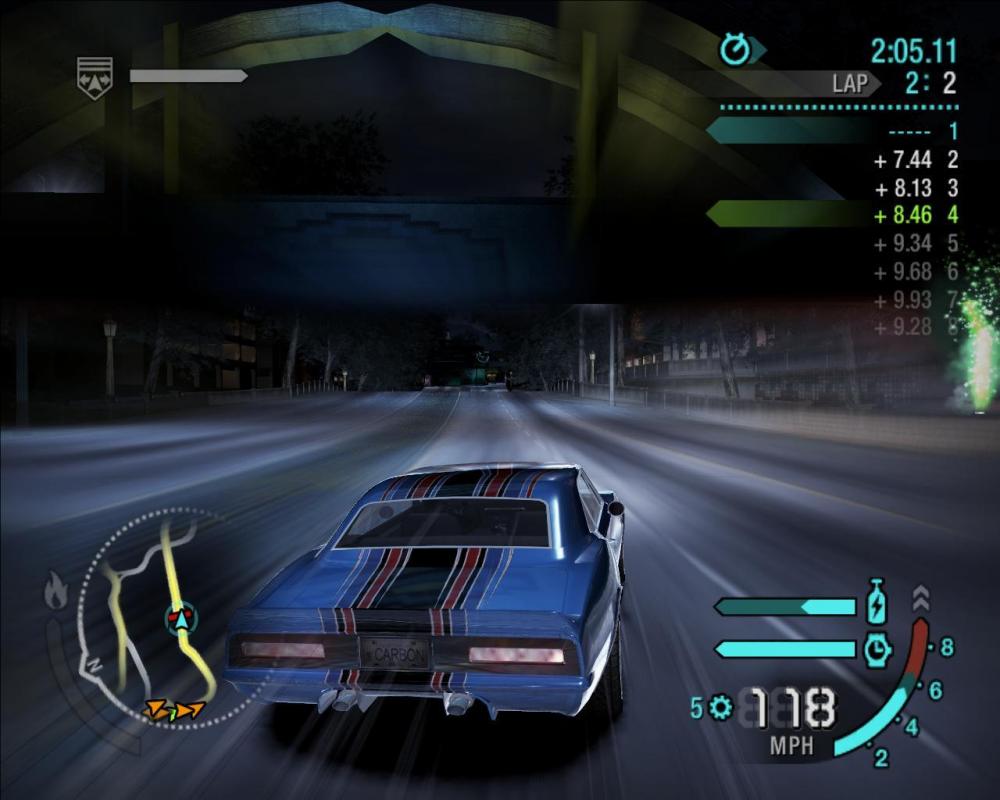Activate the speedbreaker stopwatch icon
This screenshot has height=800, width=1000.
point(877,649)
